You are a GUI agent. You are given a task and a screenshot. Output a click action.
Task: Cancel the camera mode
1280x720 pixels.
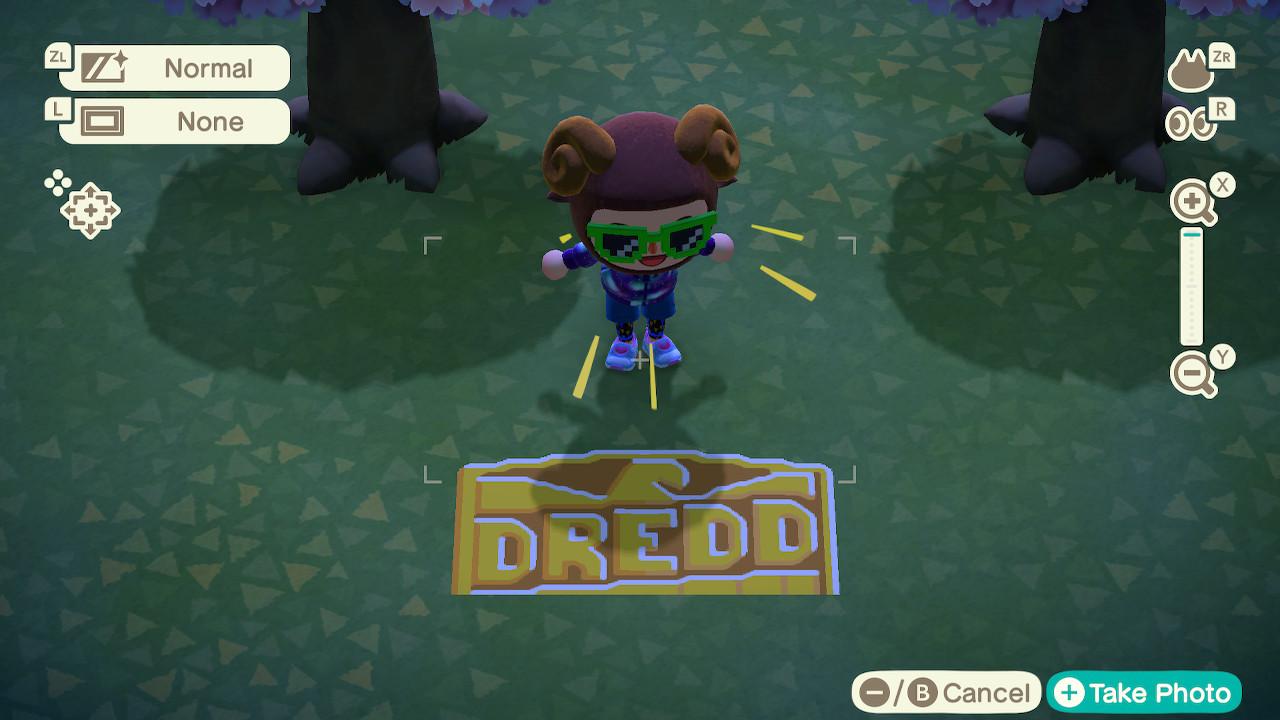click(x=946, y=693)
